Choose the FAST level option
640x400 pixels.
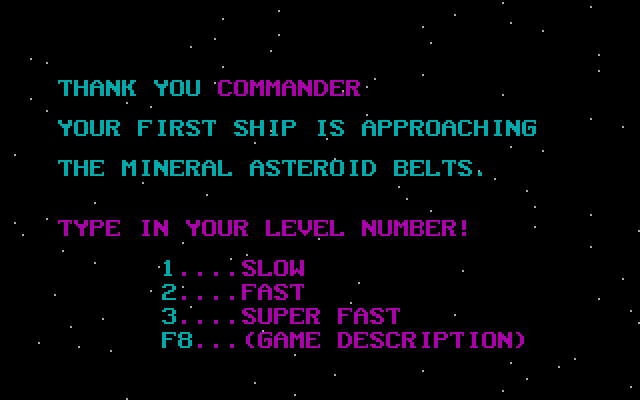coord(273,292)
